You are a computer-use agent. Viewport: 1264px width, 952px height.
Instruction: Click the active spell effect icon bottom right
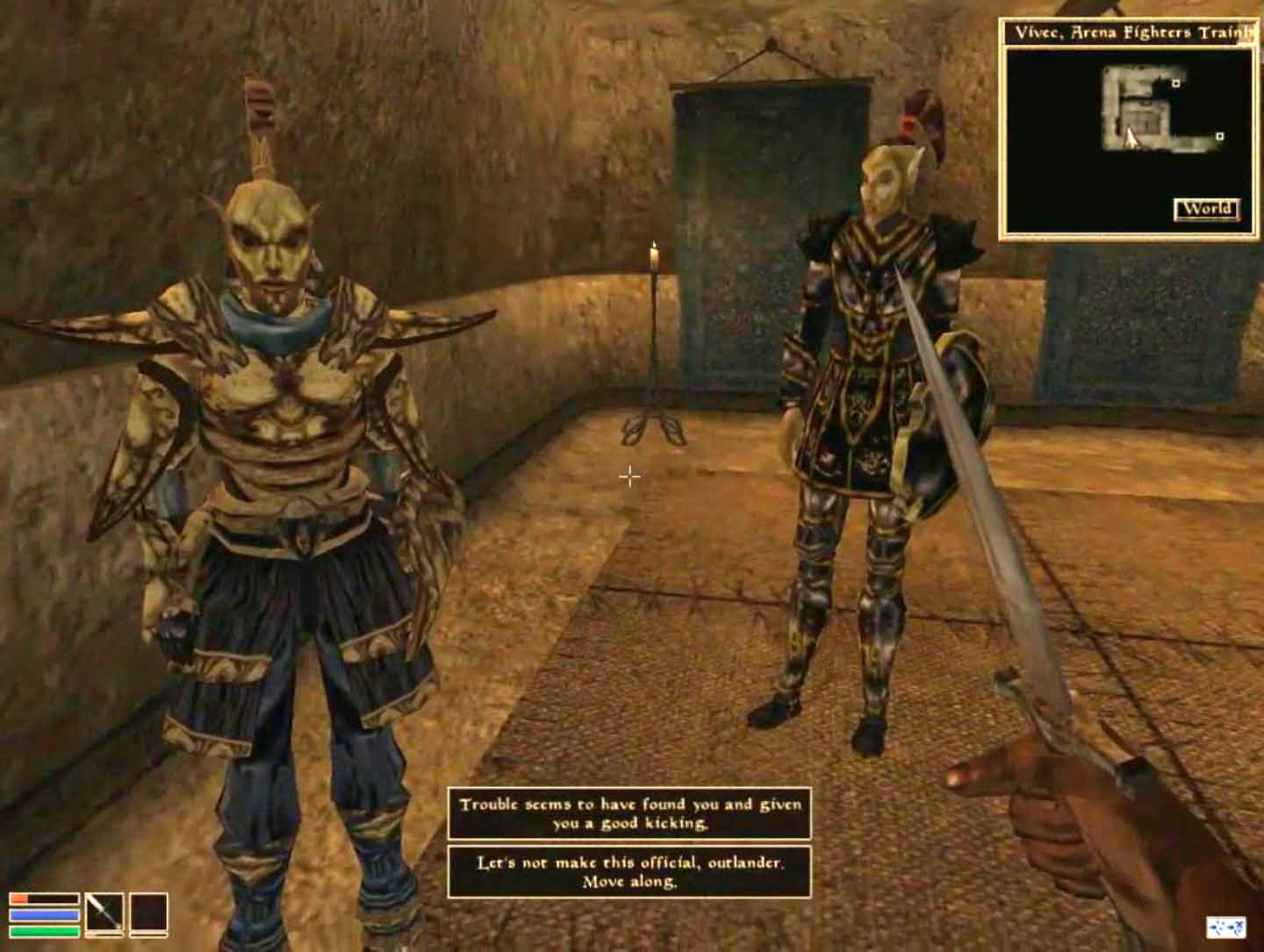1227,927
